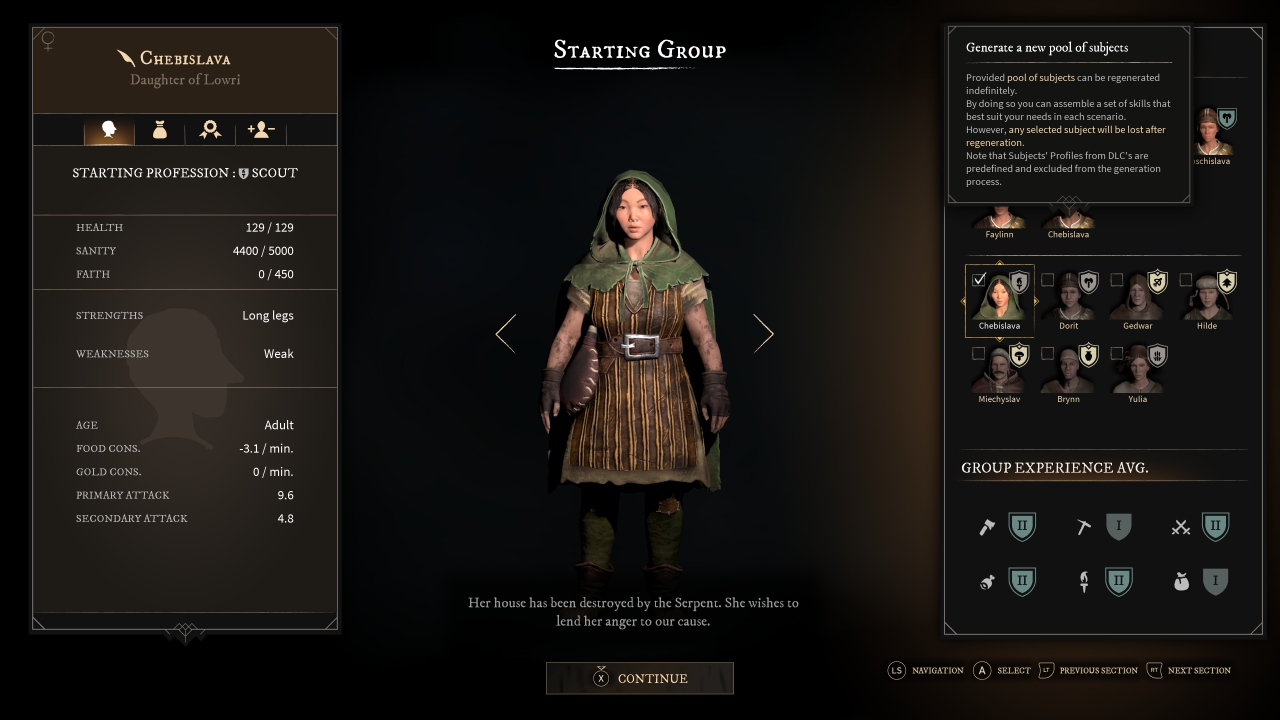Select Gedwar's portrait in the subject pool

[1138, 301]
